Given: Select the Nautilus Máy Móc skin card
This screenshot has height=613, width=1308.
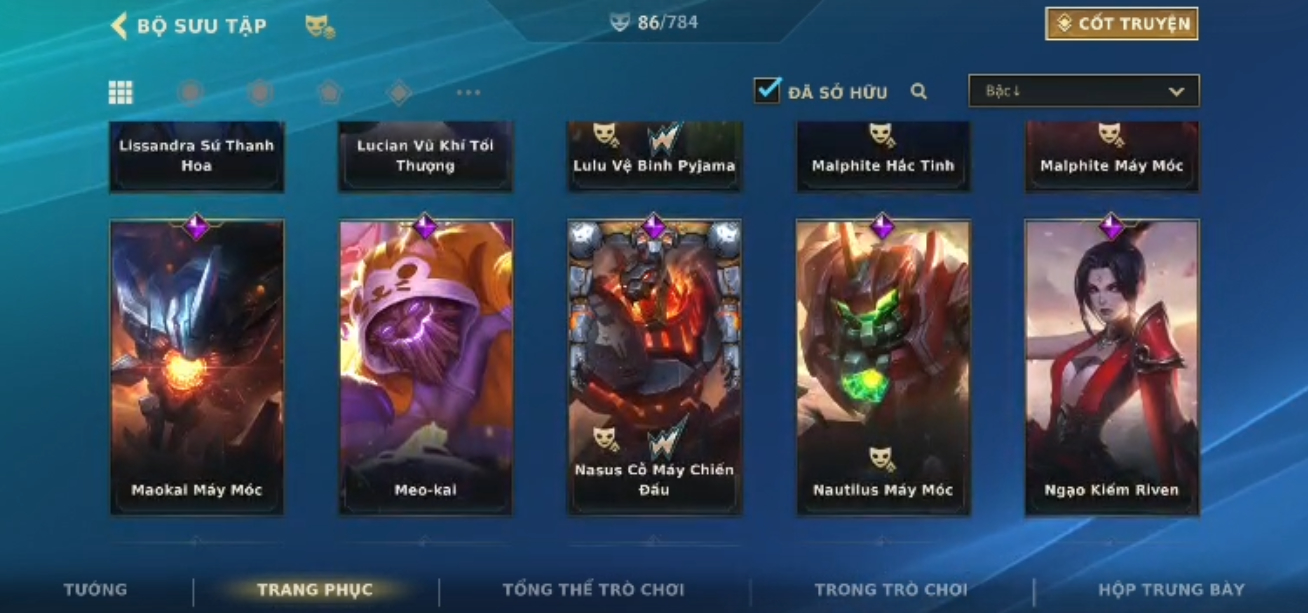Looking at the screenshot, I should click(883, 367).
